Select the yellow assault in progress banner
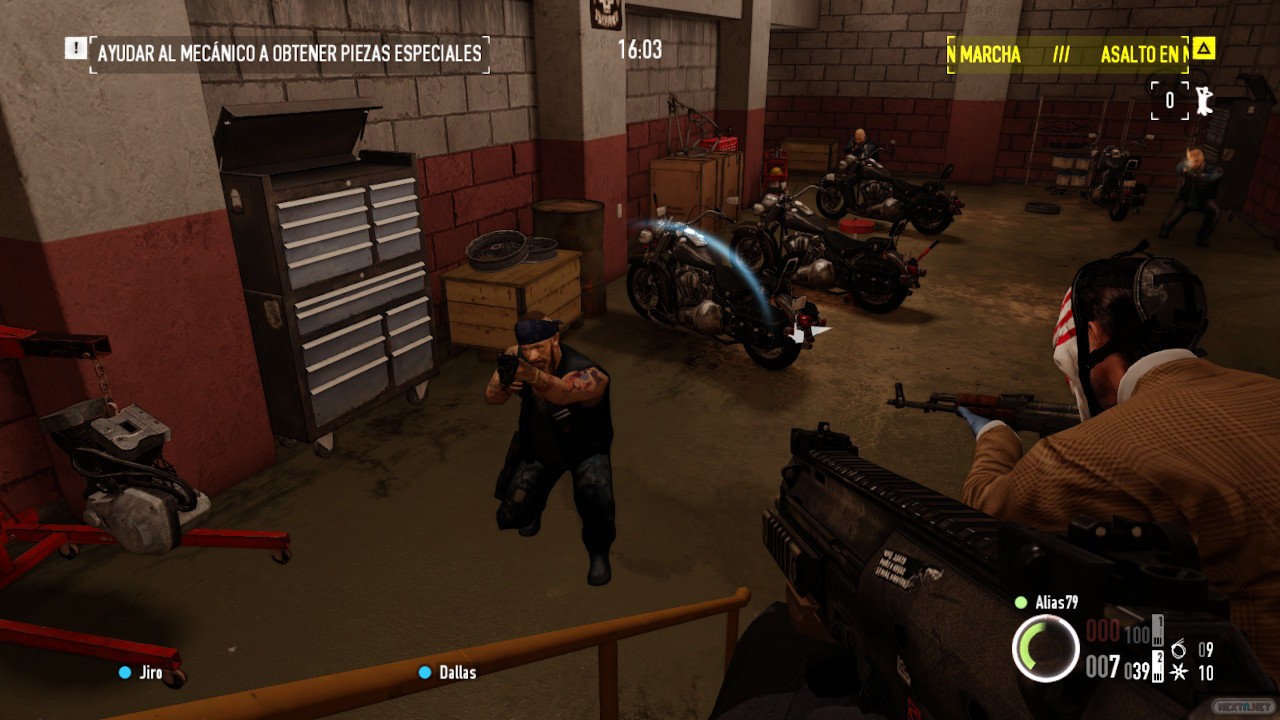Screen dimensions: 1280x720 click(x=1067, y=55)
